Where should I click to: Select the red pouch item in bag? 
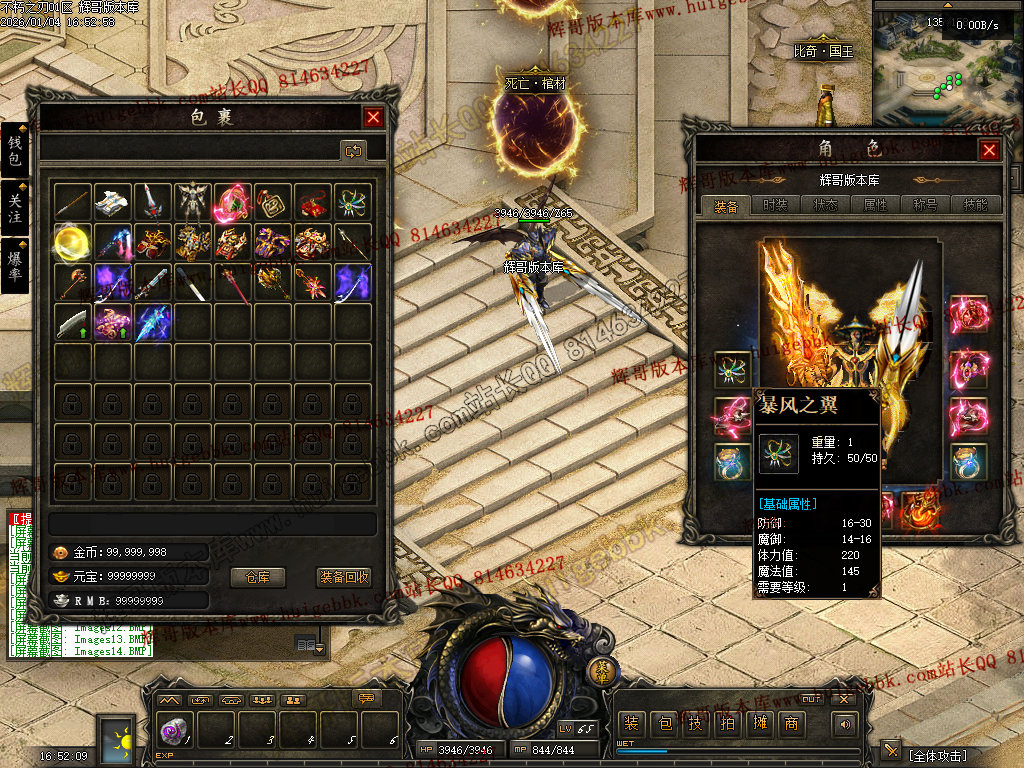(312, 202)
